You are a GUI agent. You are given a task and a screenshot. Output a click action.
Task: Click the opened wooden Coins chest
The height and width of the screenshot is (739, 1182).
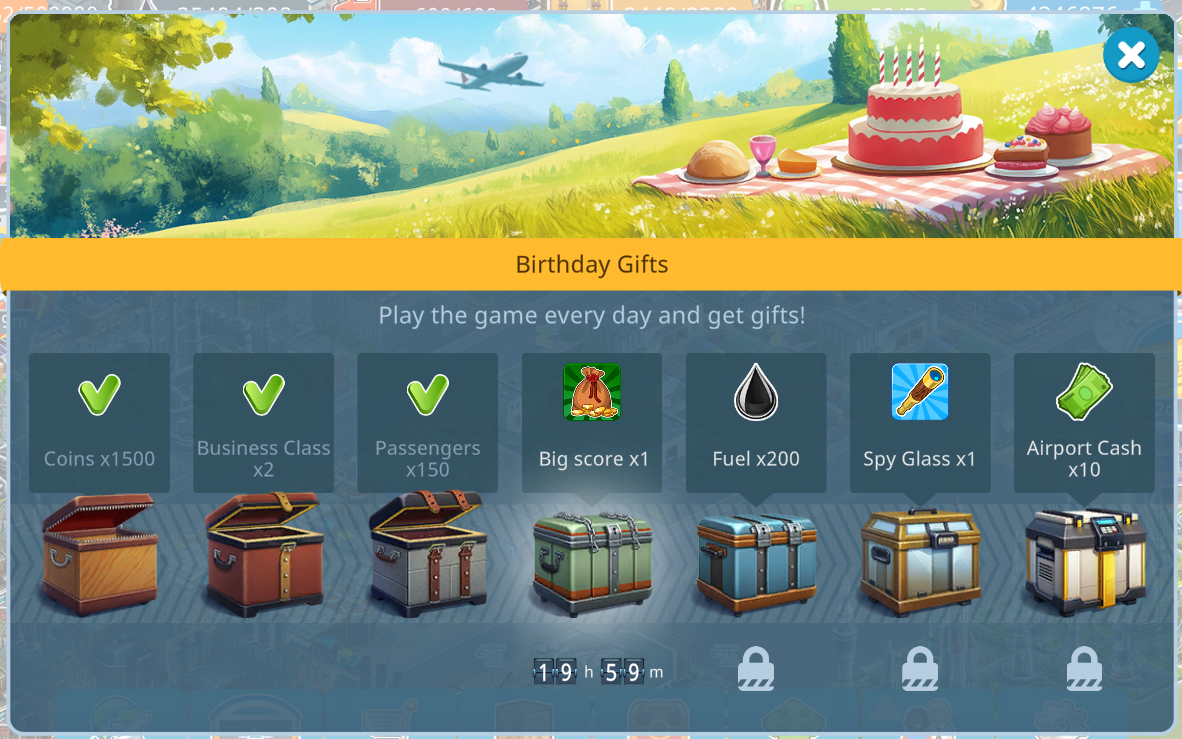coord(99,553)
